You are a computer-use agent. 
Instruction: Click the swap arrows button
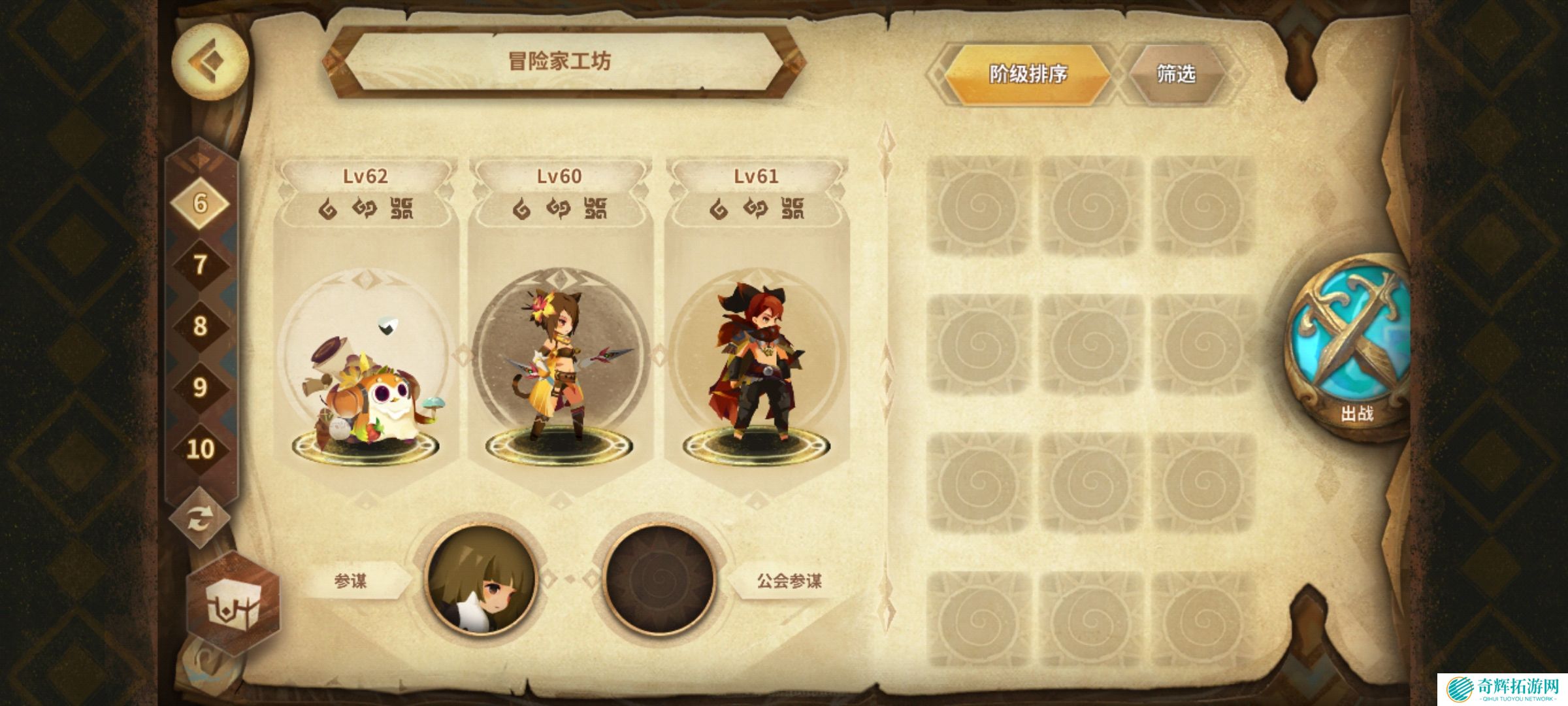pos(199,520)
